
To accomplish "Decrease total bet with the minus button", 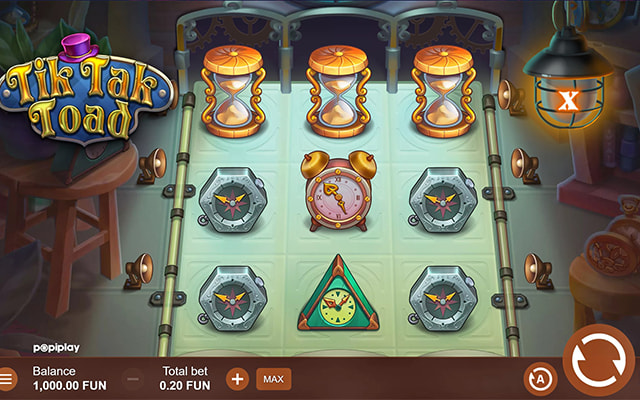I will tap(133, 379).
